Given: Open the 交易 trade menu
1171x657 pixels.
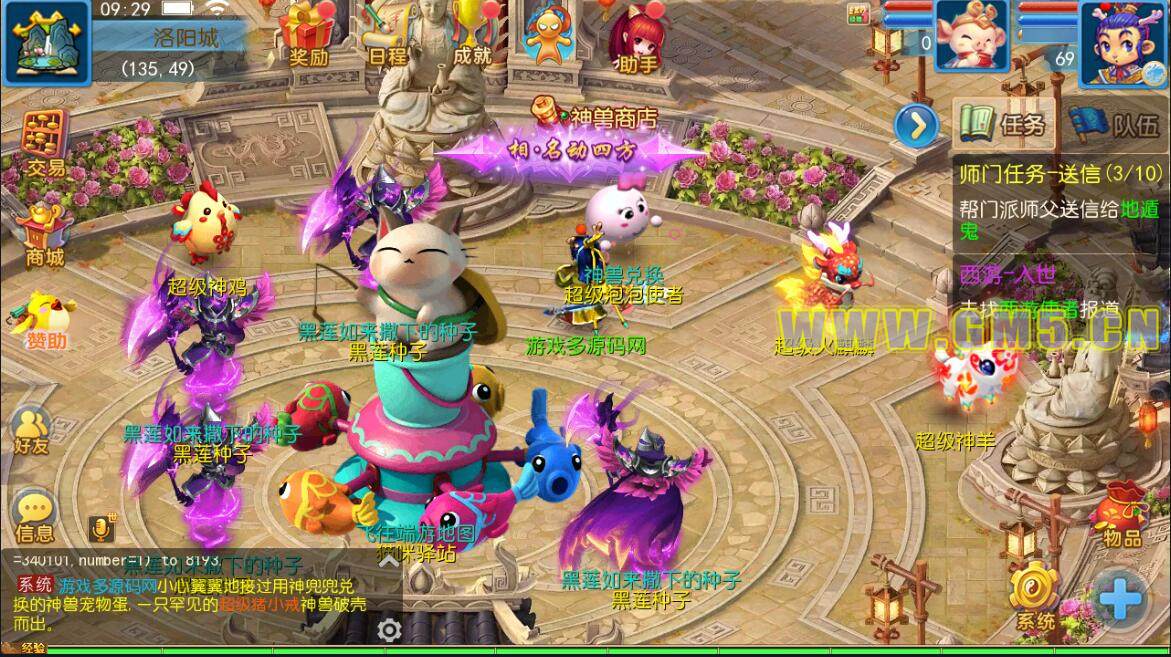Looking at the screenshot, I should coord(45,145).
